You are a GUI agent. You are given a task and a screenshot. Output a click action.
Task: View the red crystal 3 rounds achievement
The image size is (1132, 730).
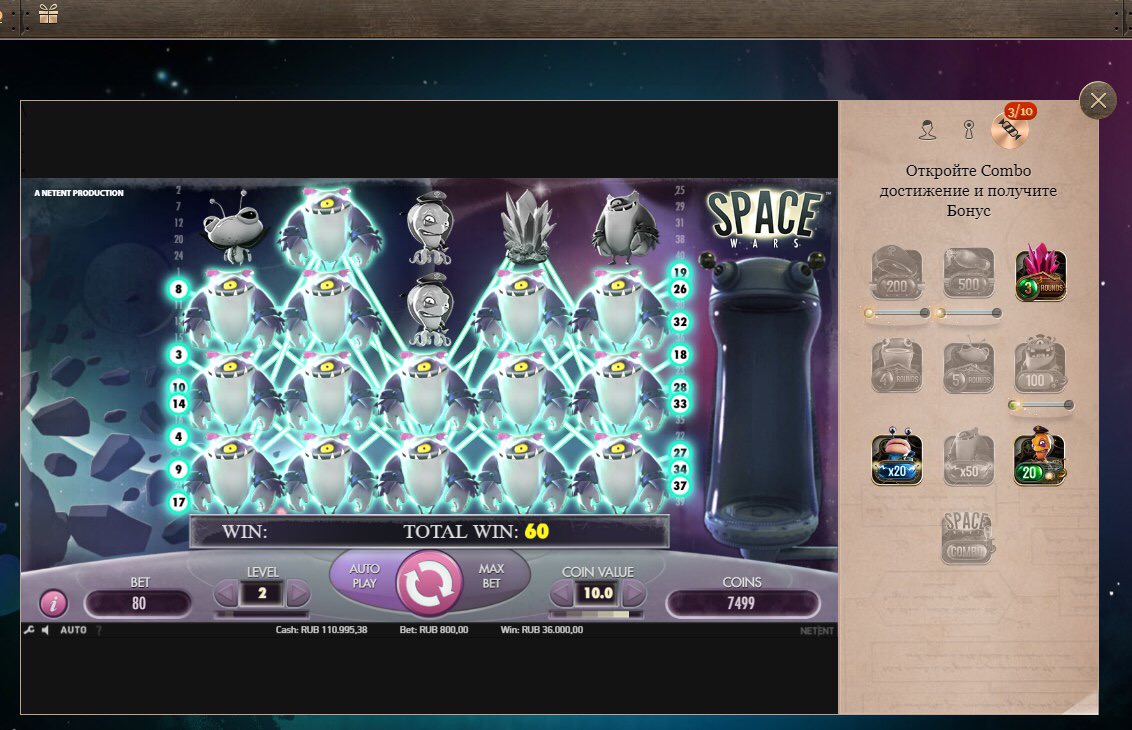1041,274
